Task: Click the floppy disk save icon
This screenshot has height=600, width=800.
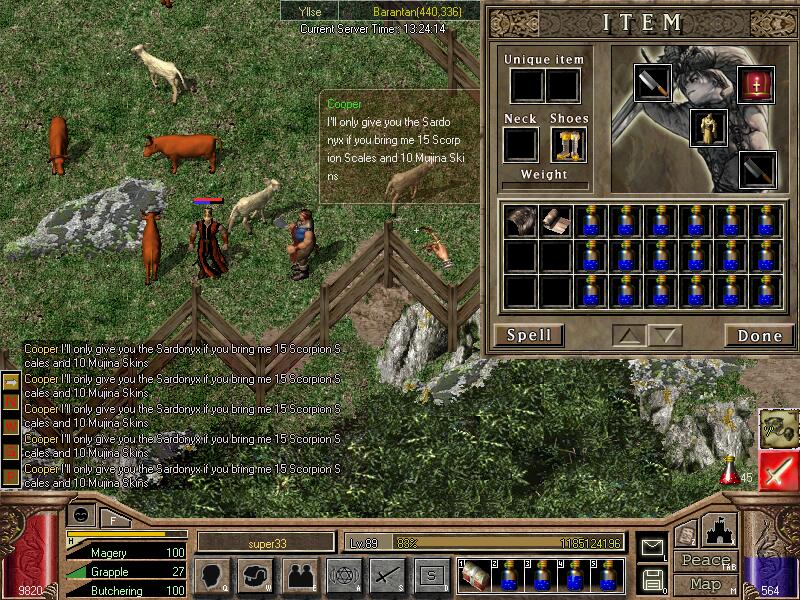Action: click(652, 579)
